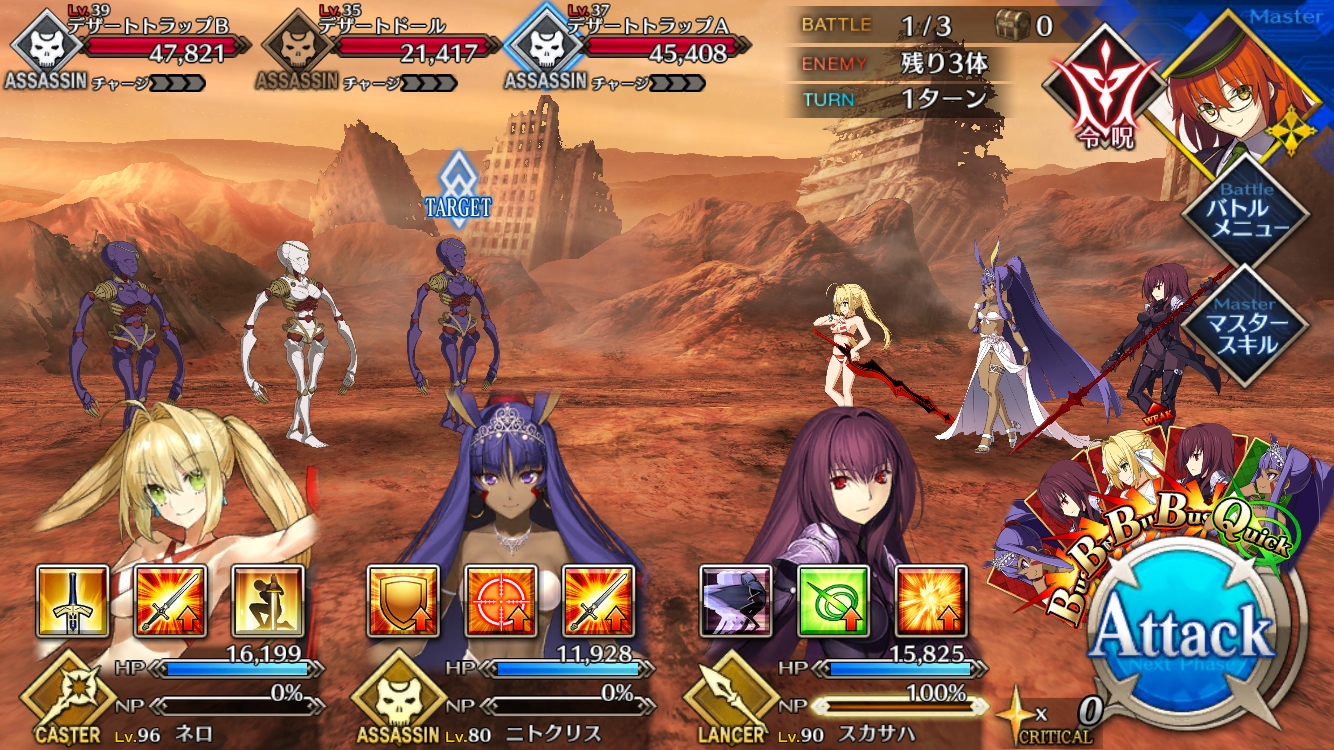Viewport: 1334px width, 750px height.
Task: Activate Nitocris's red crosshair skill
Action: click(x=501, y=602)
